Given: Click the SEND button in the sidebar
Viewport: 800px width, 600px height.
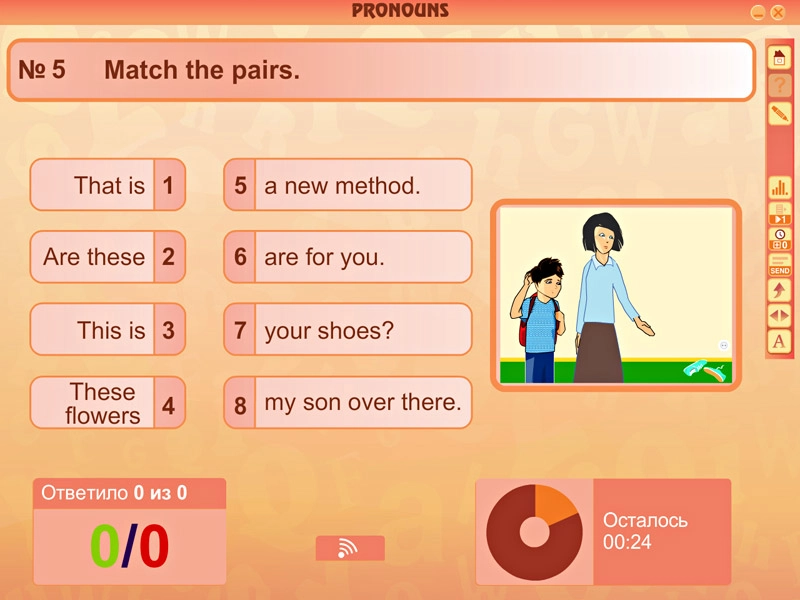Looking at the screenshot, I should pyautogui.click(x=779, y=265).
